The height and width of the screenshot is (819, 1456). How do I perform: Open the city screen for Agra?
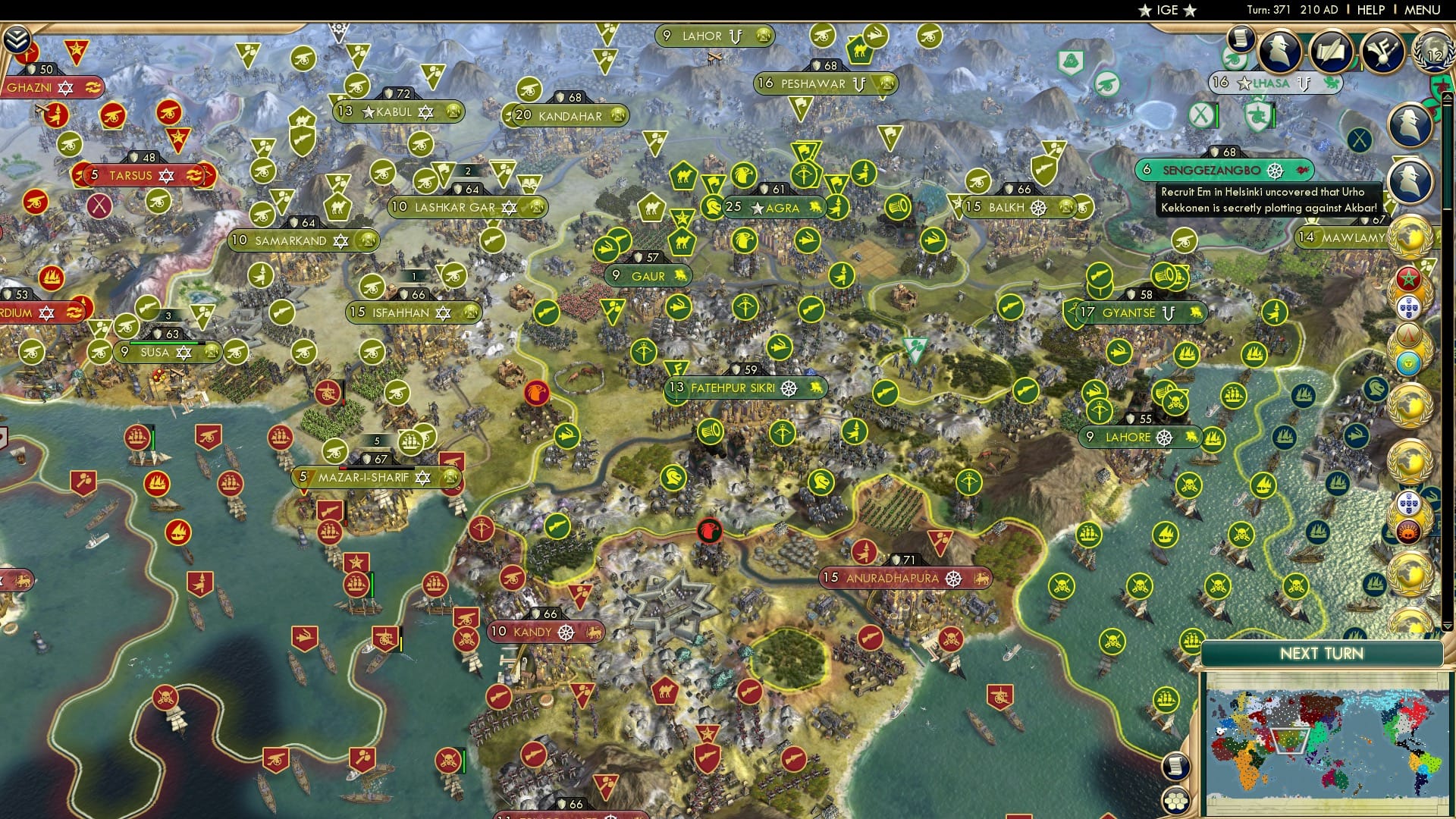781,207
